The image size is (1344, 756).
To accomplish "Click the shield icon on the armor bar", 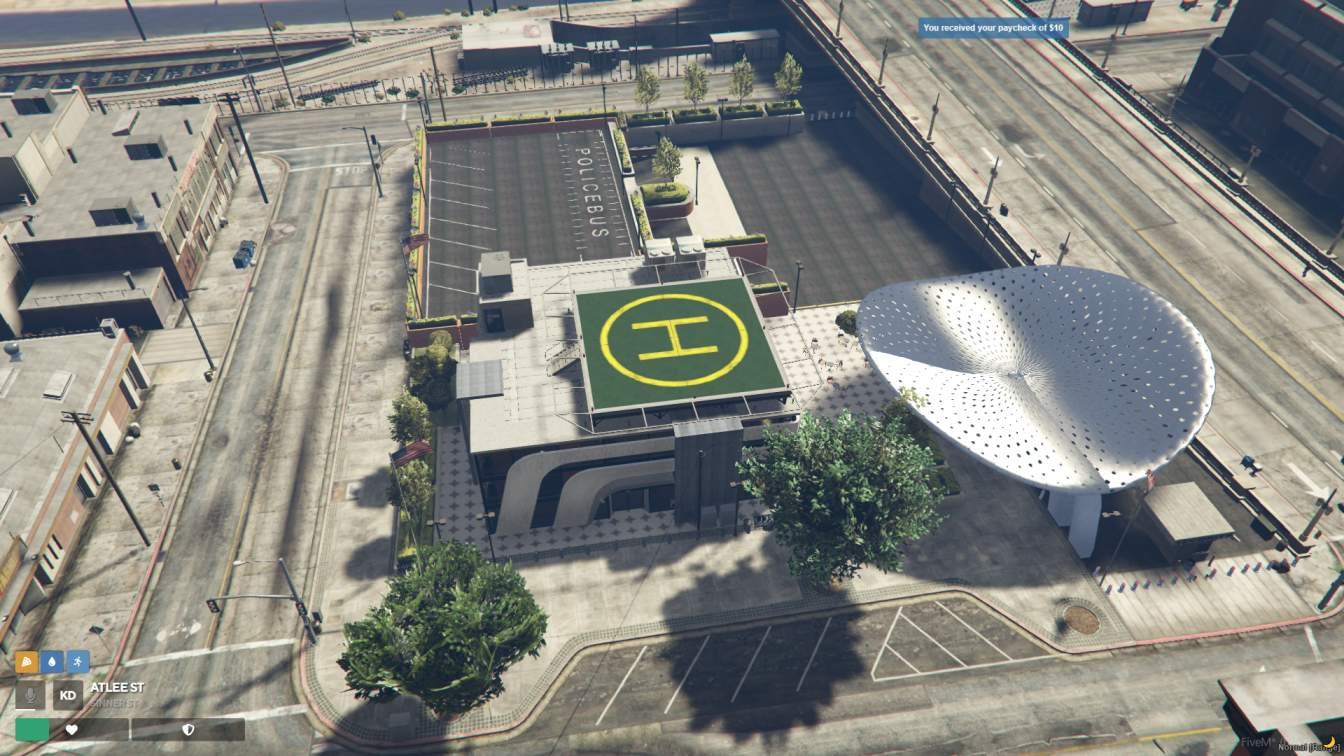I will [x=188, y=730].
